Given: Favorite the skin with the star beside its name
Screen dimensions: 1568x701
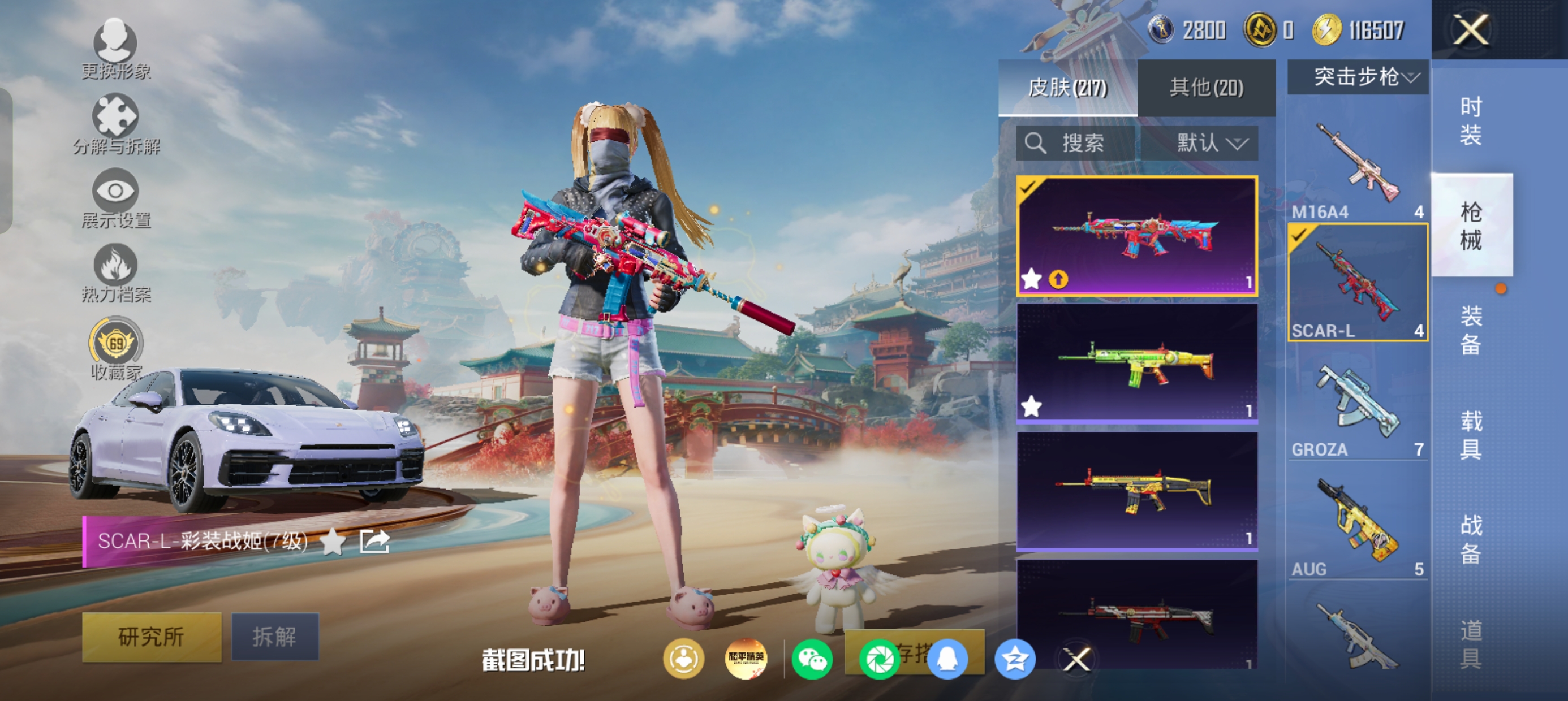Looking at the screenshot, I should click(x=333, y=541).
